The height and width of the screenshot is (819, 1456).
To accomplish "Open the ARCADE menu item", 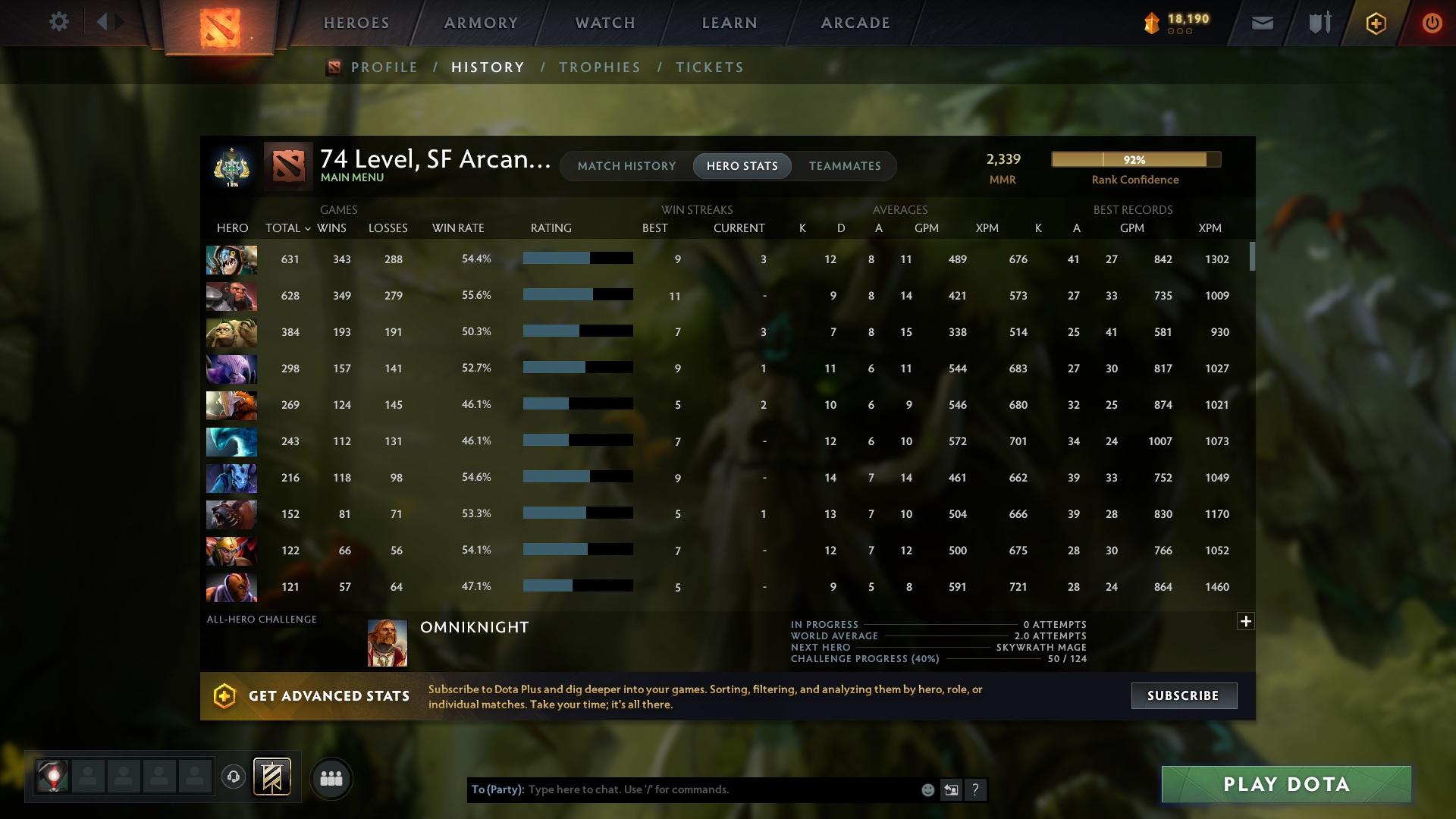I will [854, 22].
